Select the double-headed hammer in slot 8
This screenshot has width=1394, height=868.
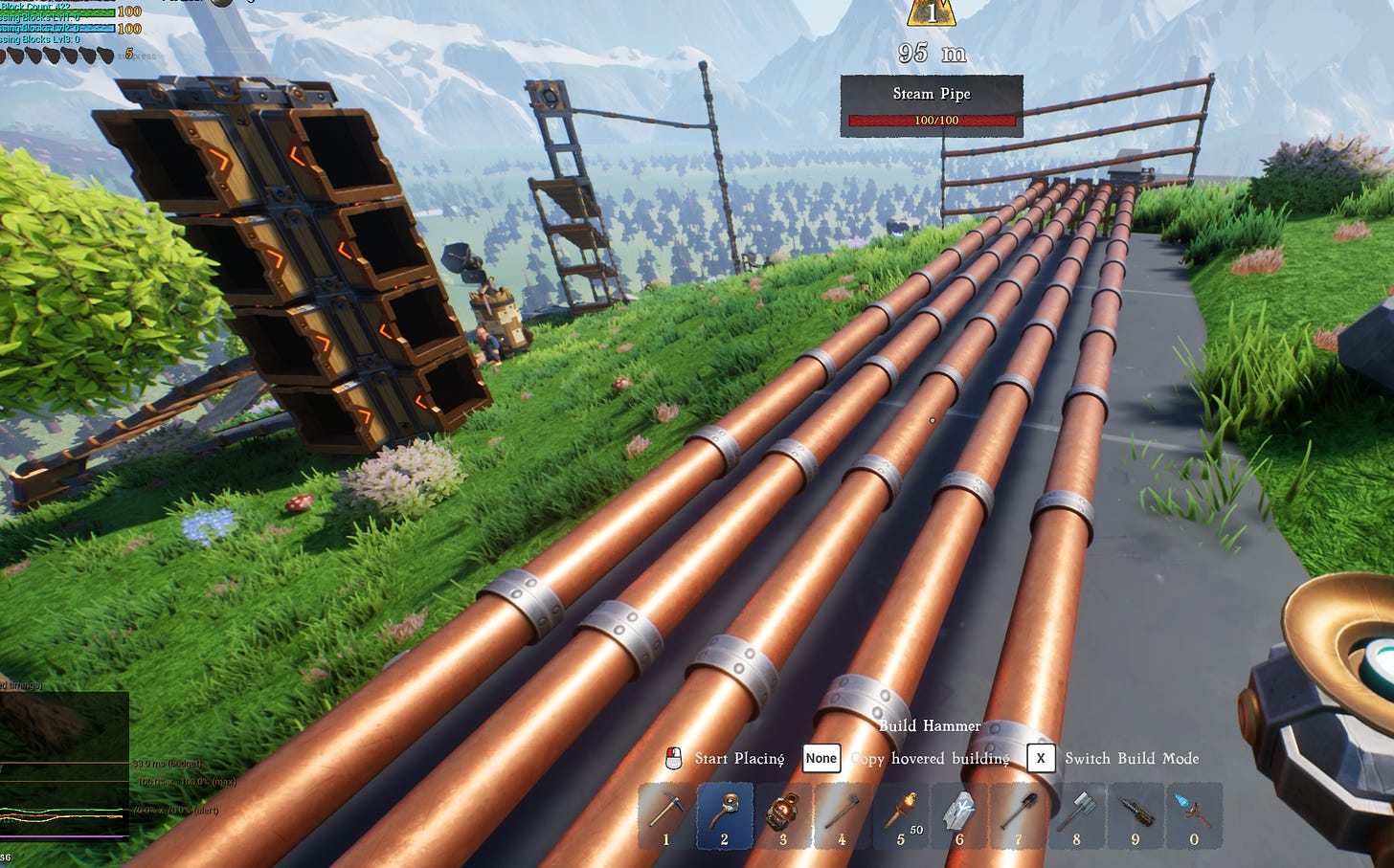(x=1076, y=814)
